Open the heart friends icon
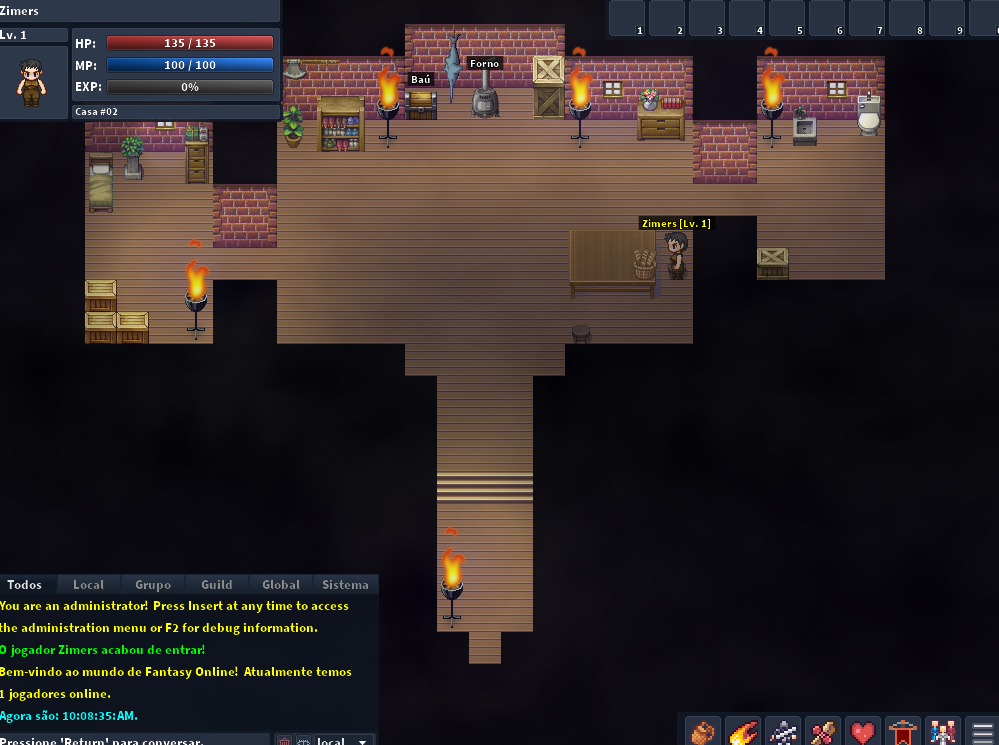Viewport: 999px width, 745px height. 864,732
